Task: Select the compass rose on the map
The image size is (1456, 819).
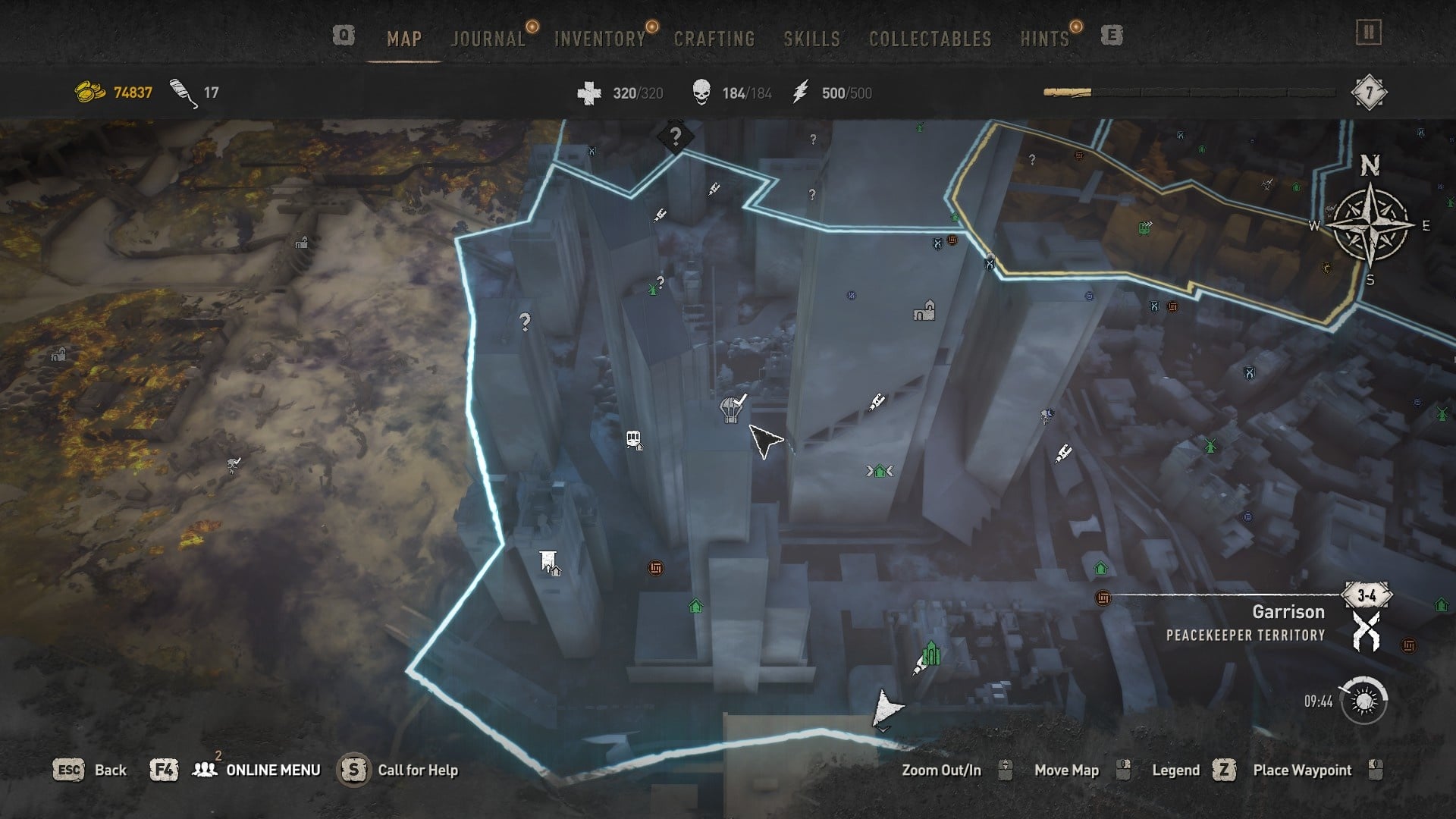Action: click(x=1370, y=224)
